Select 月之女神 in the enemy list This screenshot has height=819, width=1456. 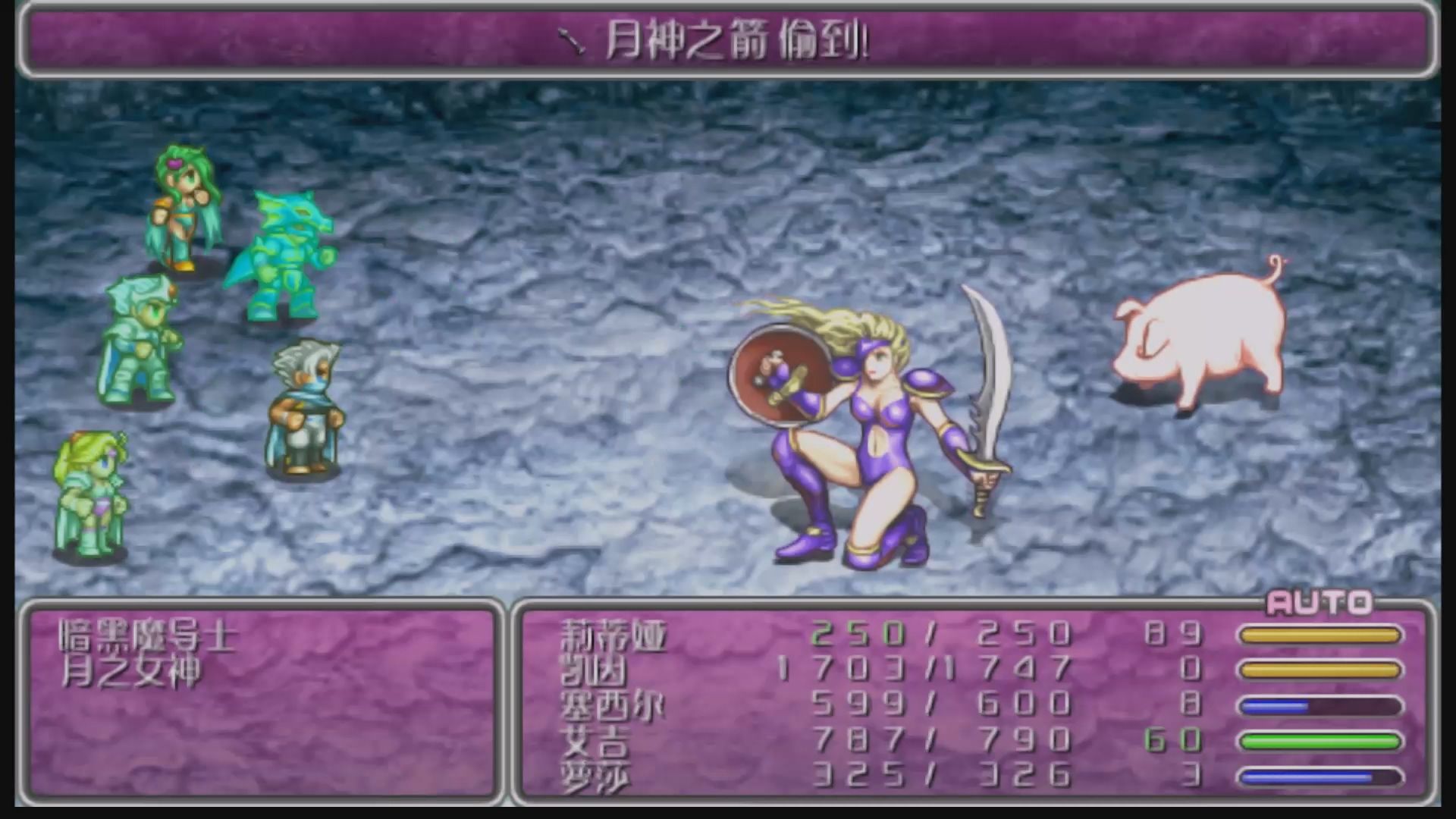[x=130, y=672]
